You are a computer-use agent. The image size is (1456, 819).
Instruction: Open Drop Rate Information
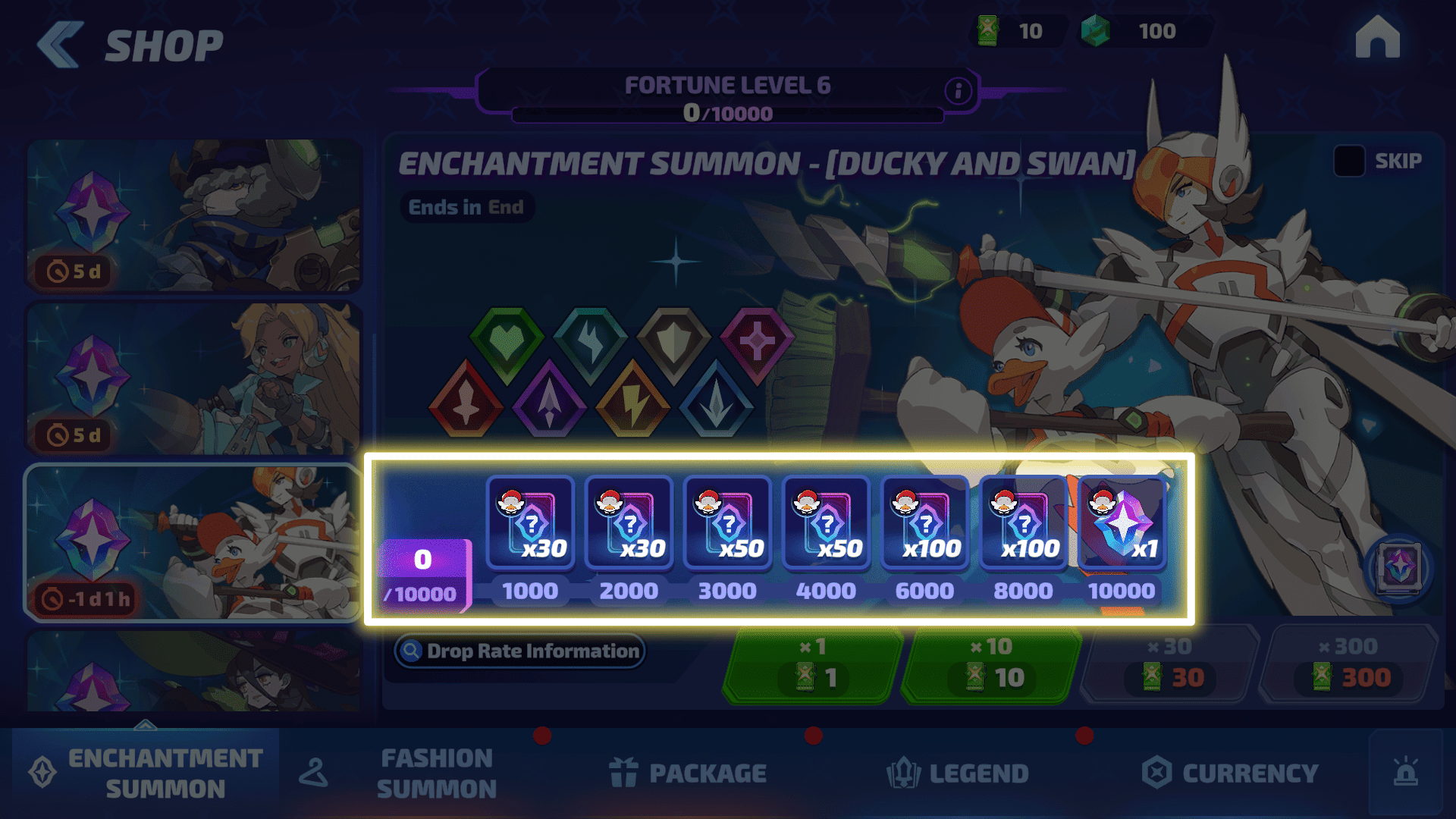point(520,651)
